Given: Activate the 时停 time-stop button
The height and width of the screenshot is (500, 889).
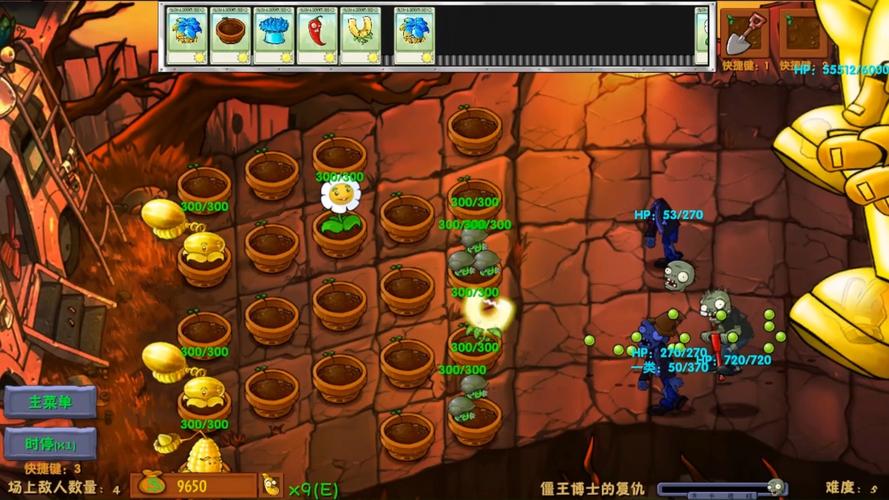Looking at the screenshot, I should [49, 443].
